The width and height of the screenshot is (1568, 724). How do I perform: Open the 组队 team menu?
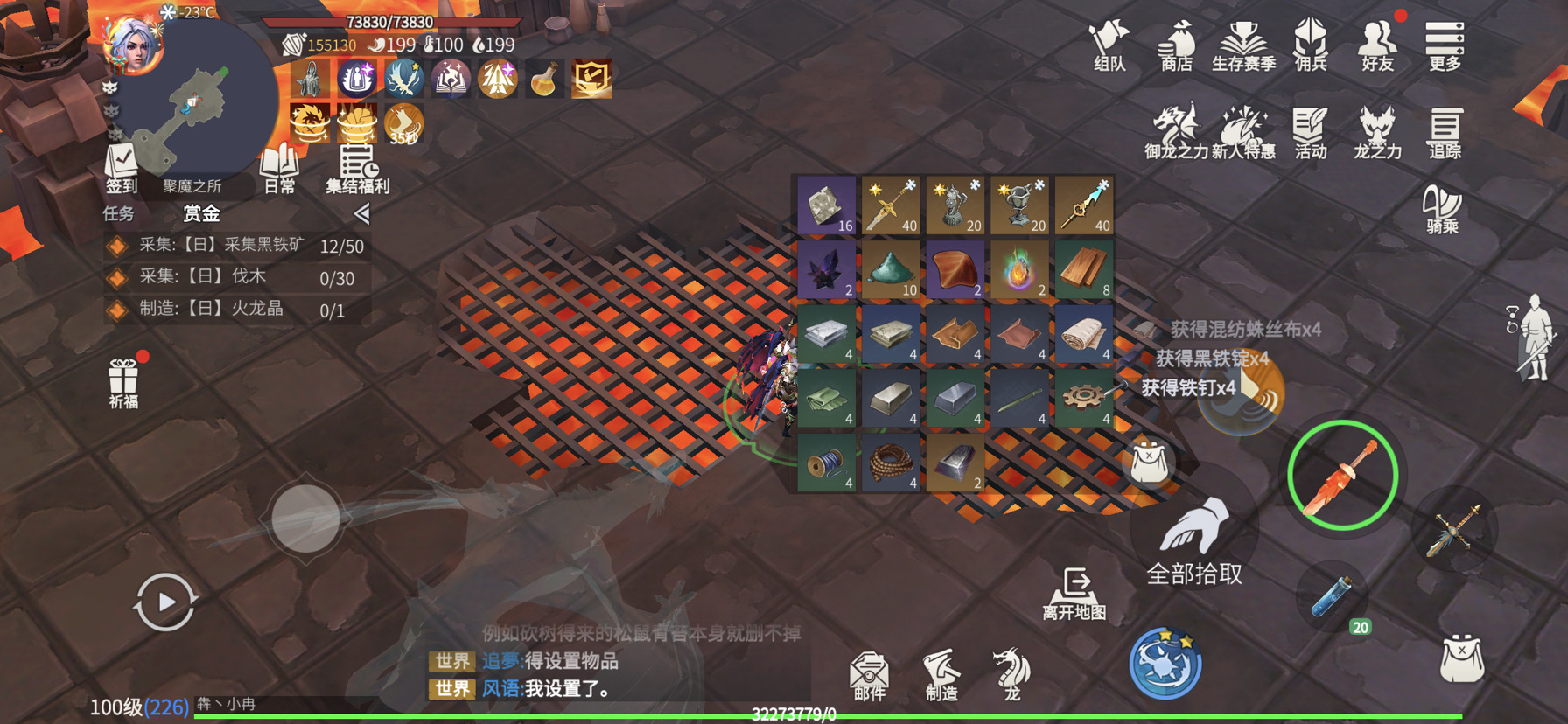tap(1109, 45)
